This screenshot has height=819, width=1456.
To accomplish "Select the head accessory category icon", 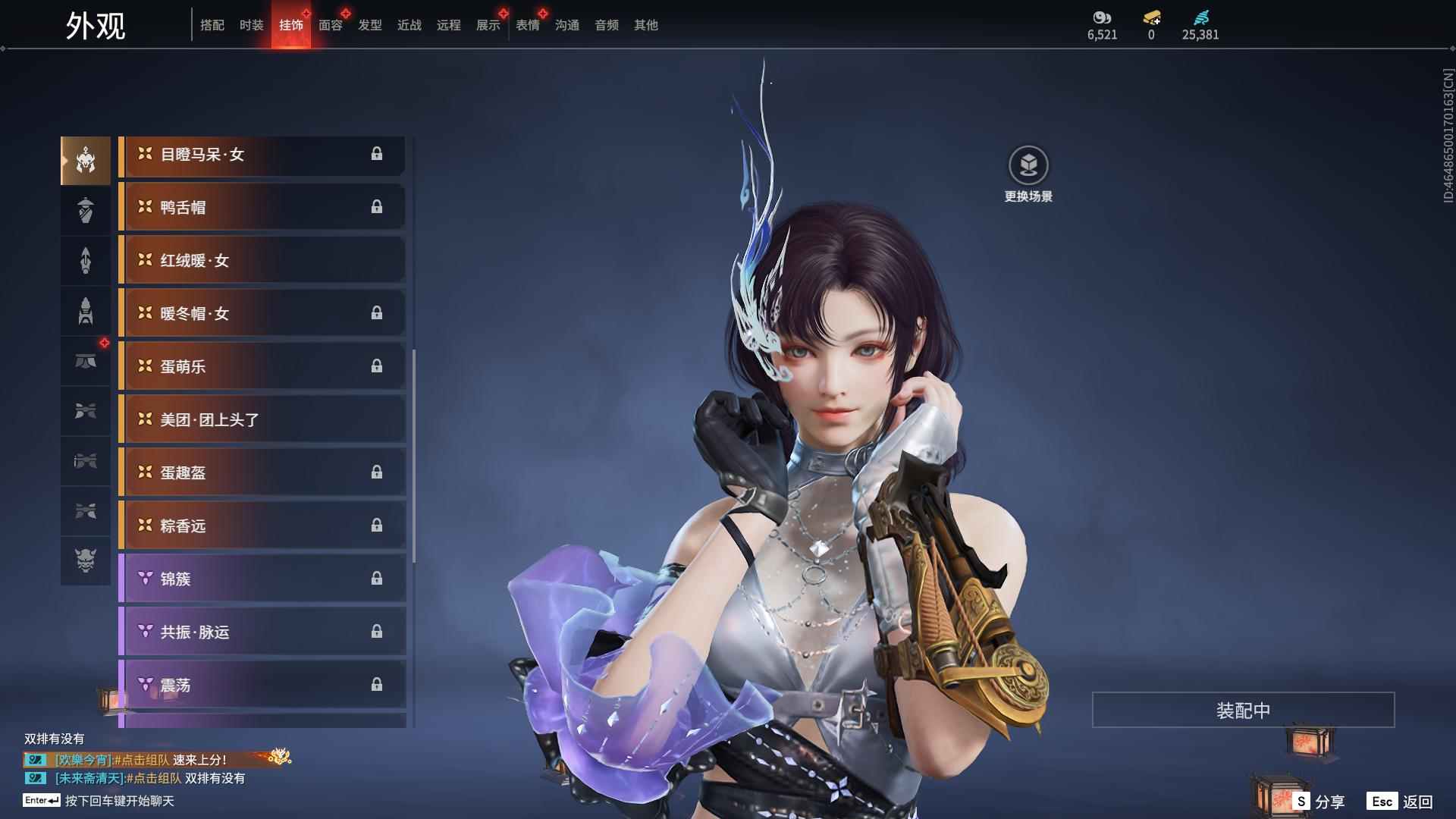I will (x=86, y=160).
